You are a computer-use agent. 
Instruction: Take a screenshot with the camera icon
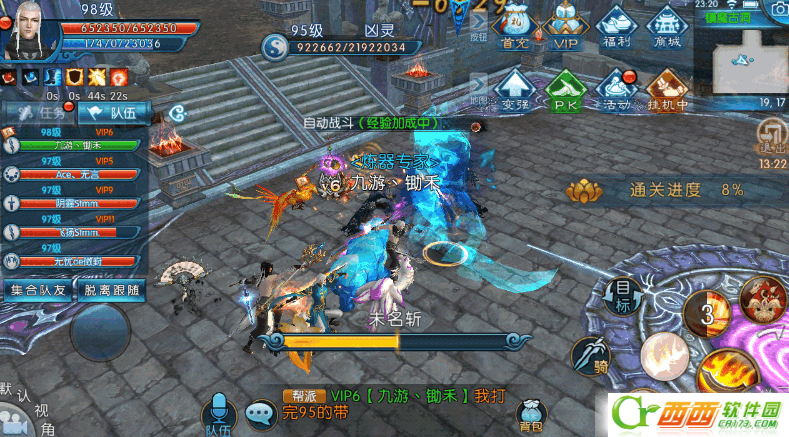pos(776,9)
